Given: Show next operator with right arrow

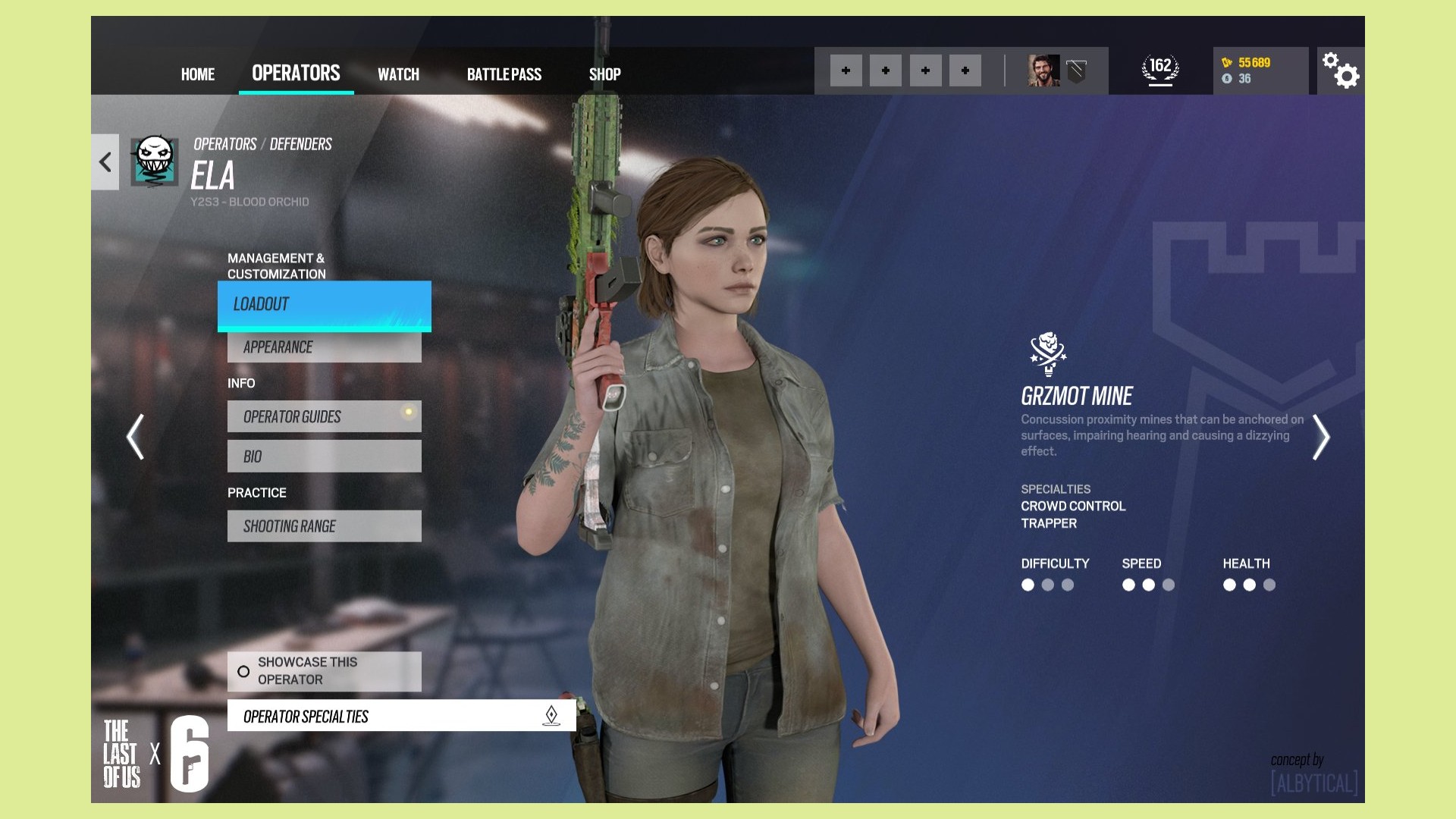Looking at the screenshot, I should (x=1320, y=437).
